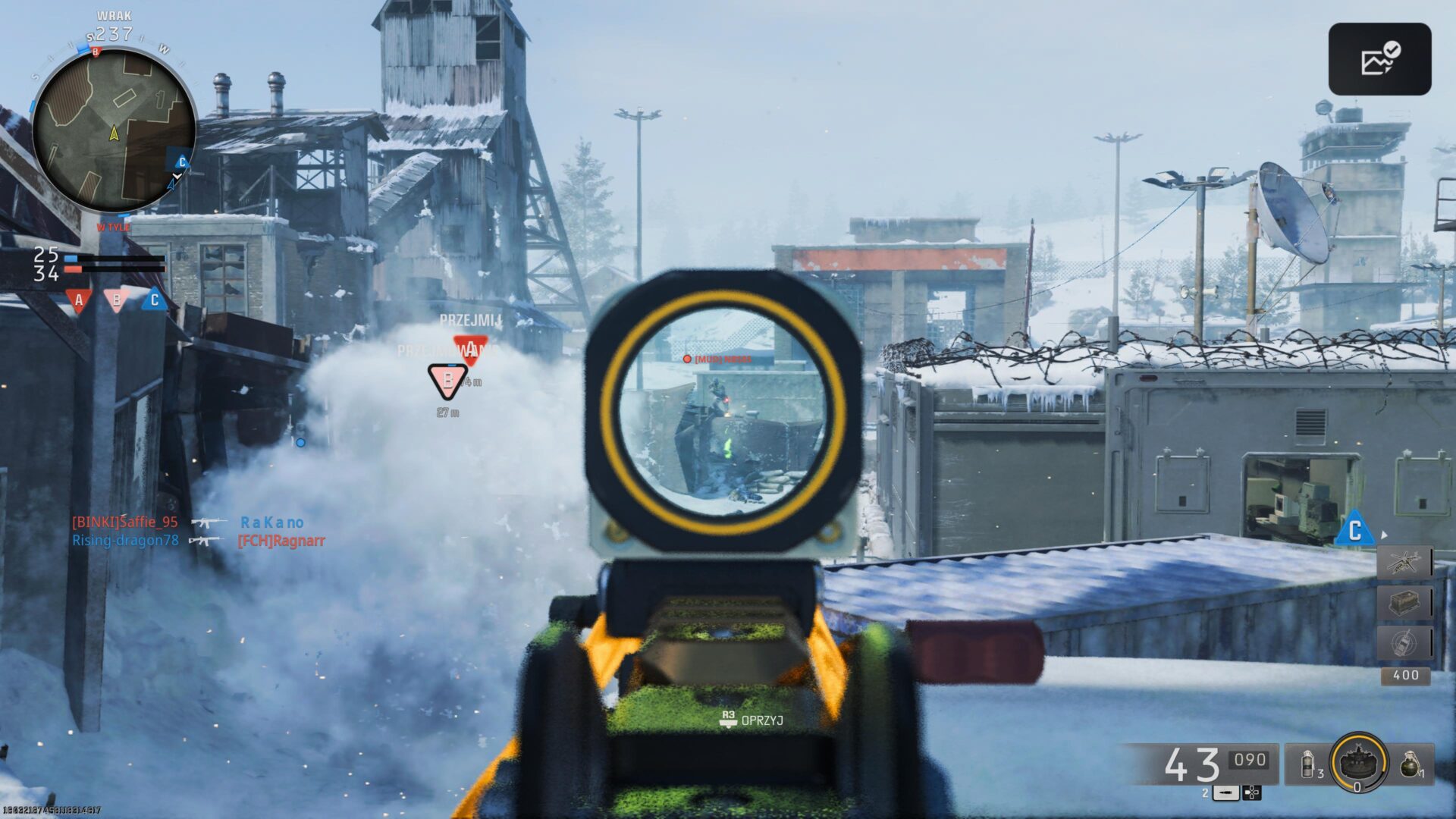Screen dimensions: 1456x819
Task: Select the circular mine equipment icon
Action: [x=1357, y=764]
